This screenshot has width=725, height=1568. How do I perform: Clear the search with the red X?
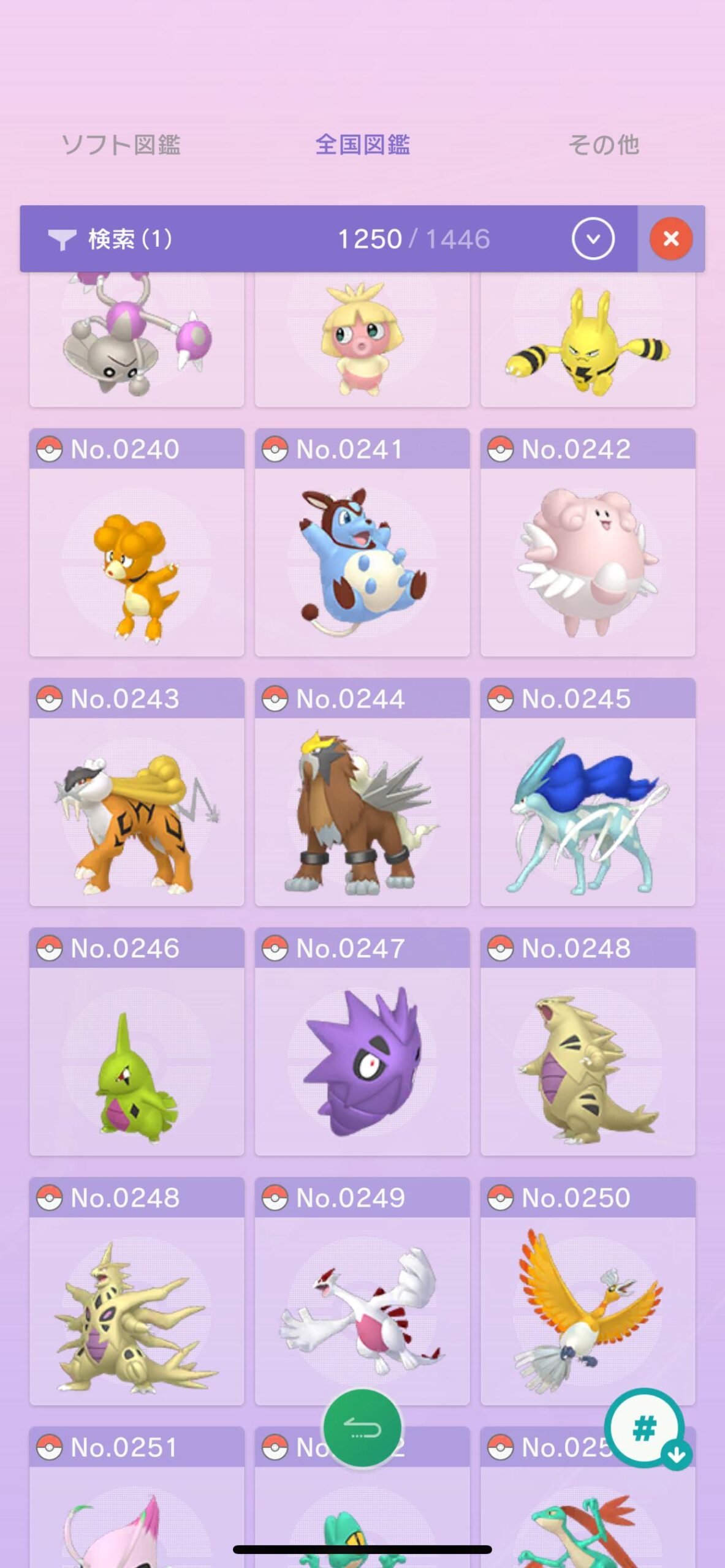click(x=671, y=239)
